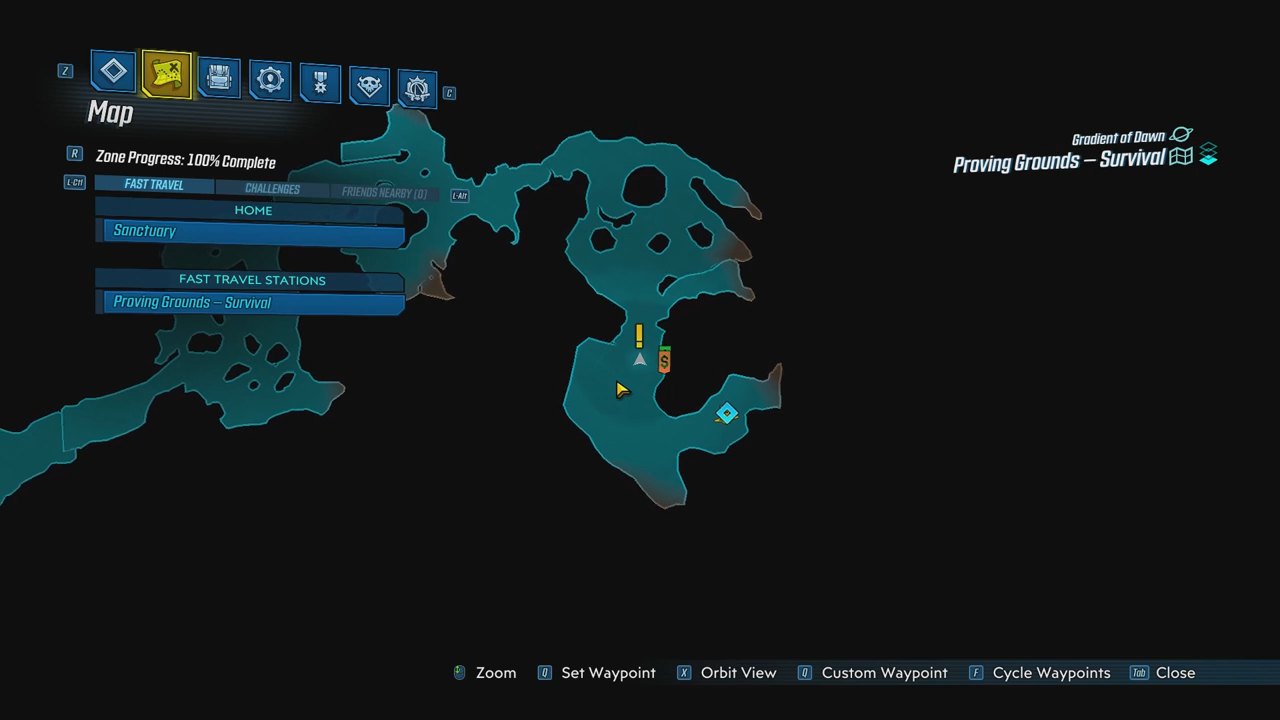This screenshot has height=720, width=1280.
Task: View the Friends Nearby tab
Action: tap(384, 193)
